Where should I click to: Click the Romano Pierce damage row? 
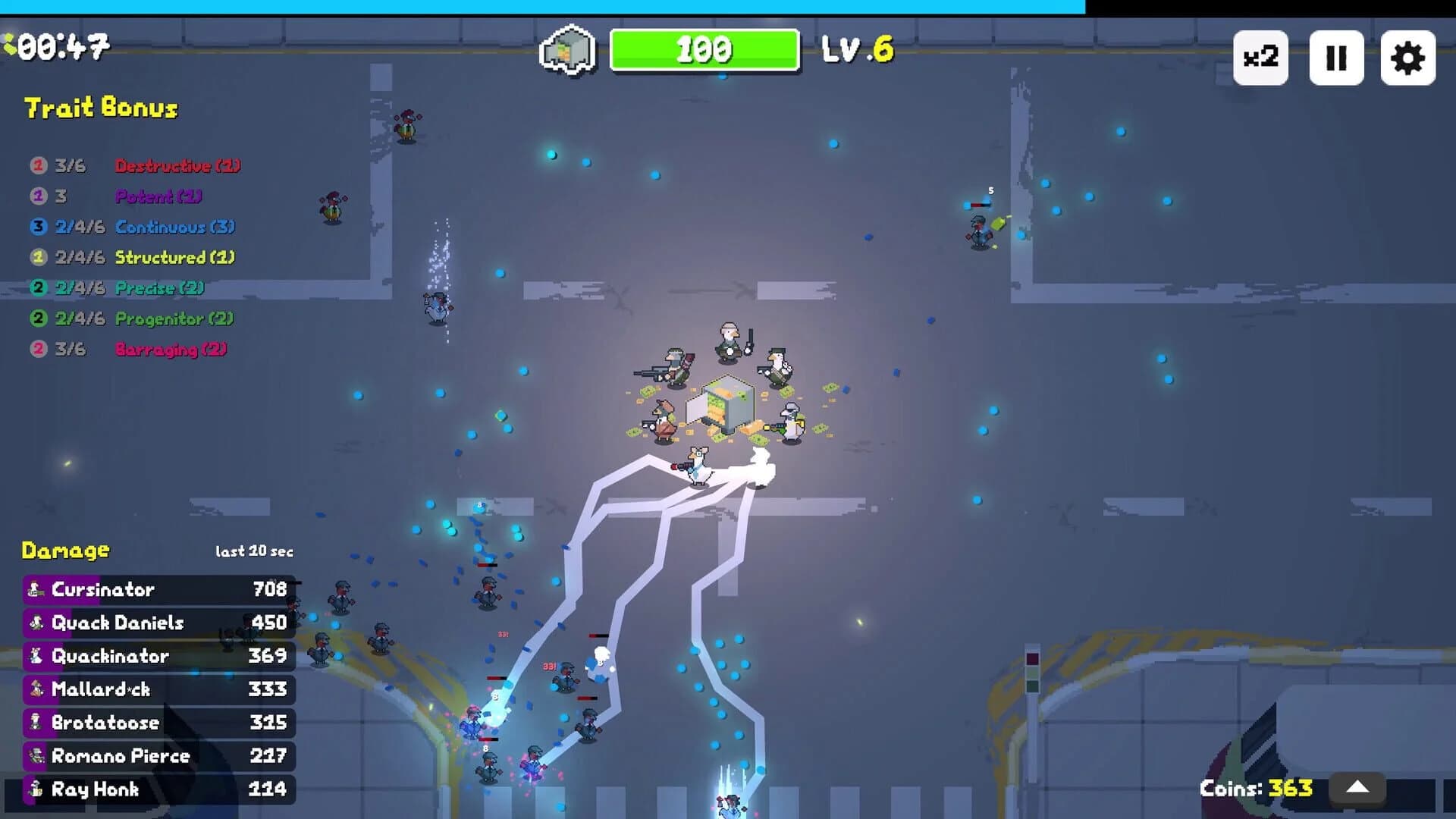click(x=121, y=756)
